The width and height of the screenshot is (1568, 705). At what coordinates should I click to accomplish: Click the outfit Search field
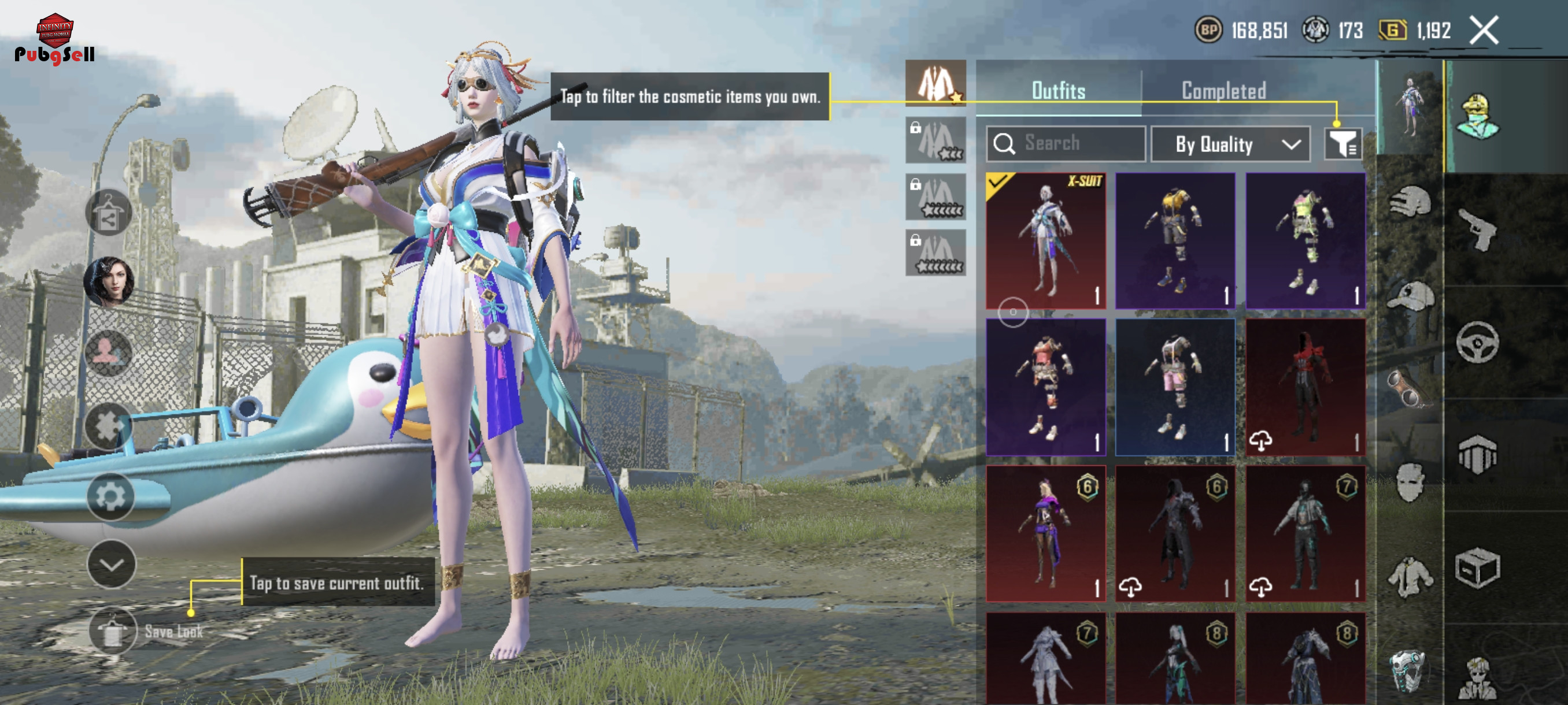pyautogui.click(x=1066, y=143)
